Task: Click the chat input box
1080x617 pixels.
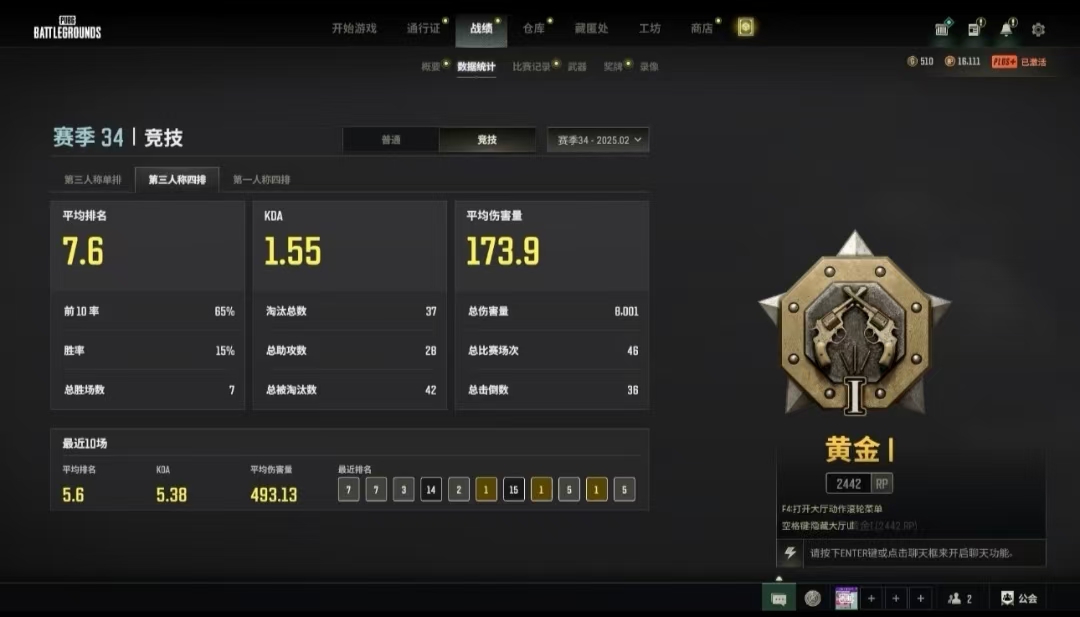Action: click(910, 553)
